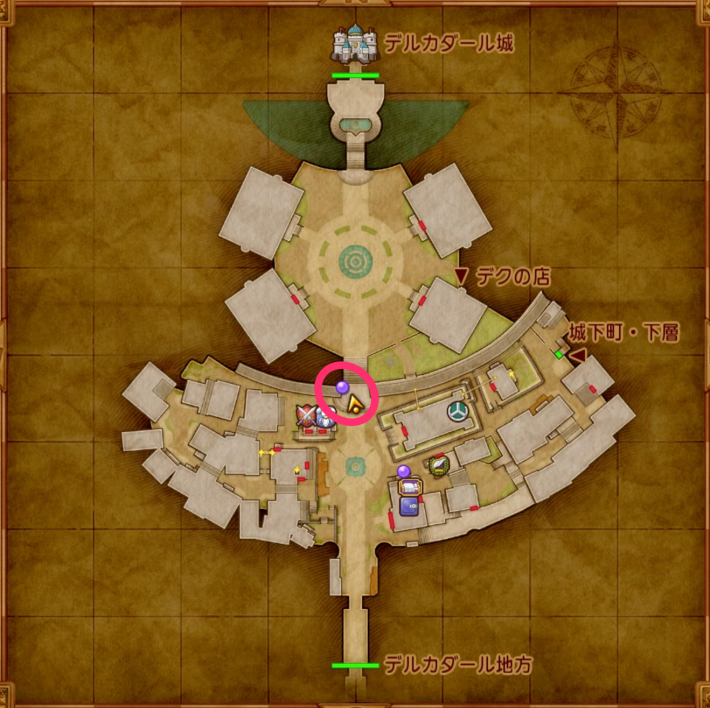Select the purple orb inside the pink circle
This screenshot has width=710, height=708.
point(342,385)
